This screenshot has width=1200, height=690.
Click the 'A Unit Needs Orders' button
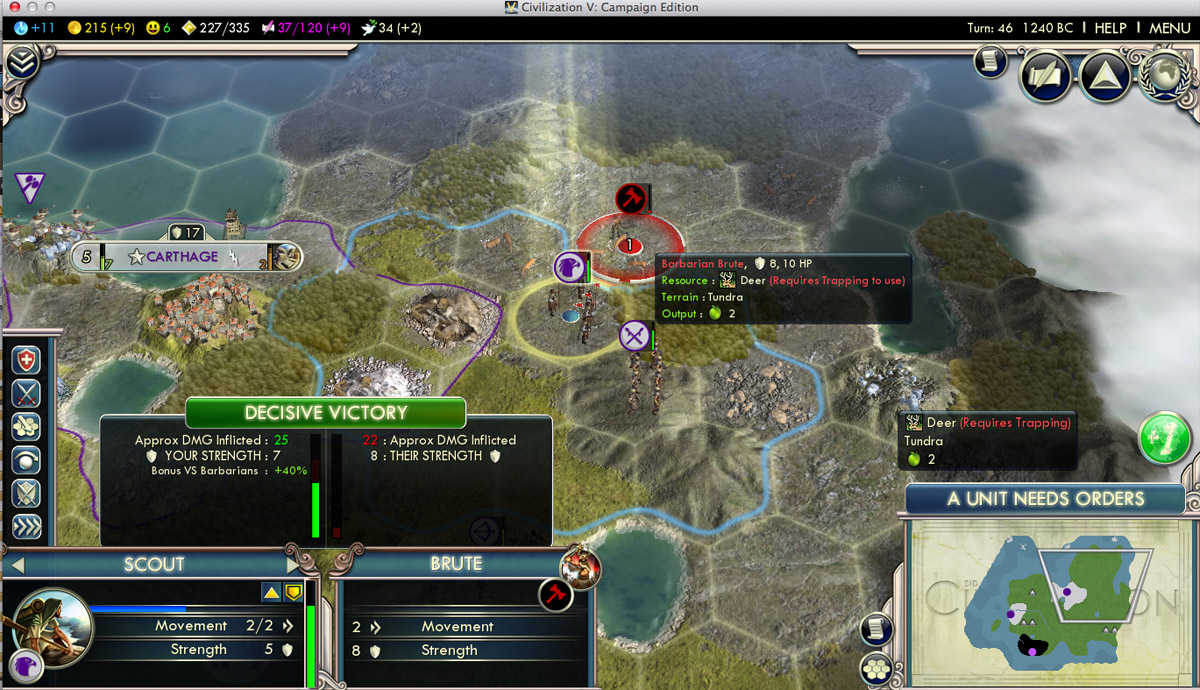click(x=1045, y=499)
